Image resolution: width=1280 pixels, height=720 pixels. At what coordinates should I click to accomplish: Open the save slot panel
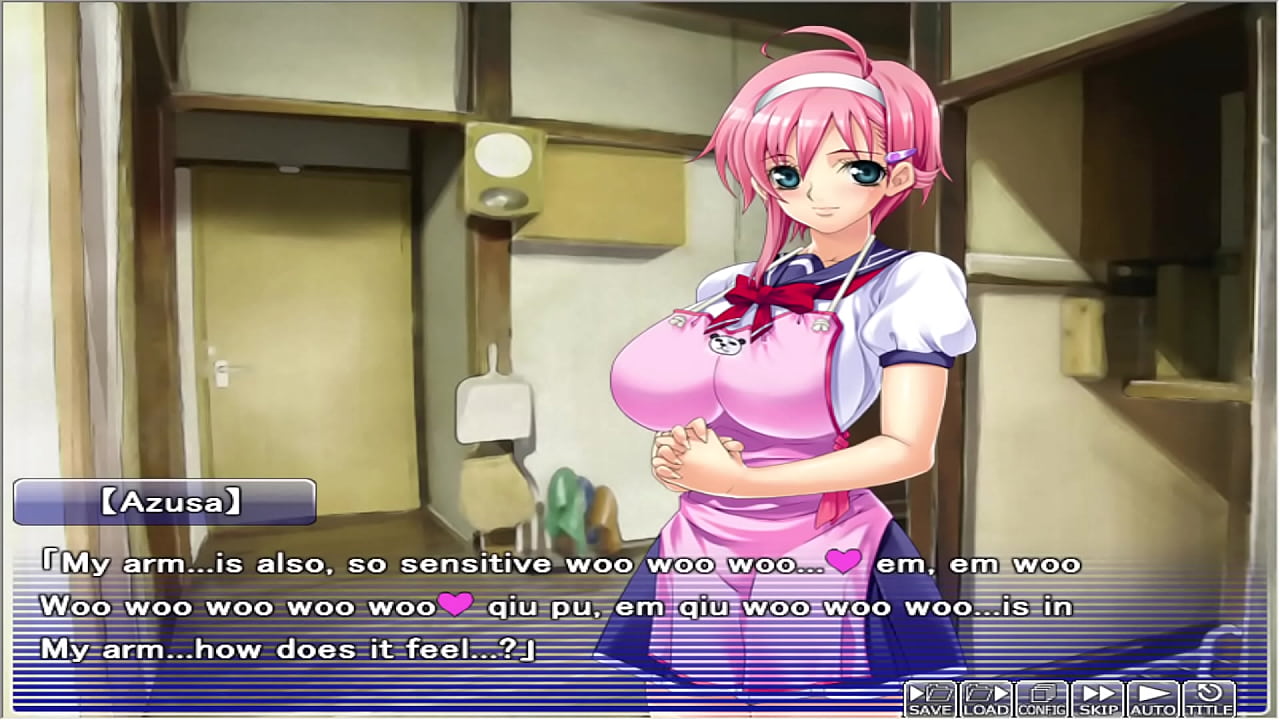(930, 700)
